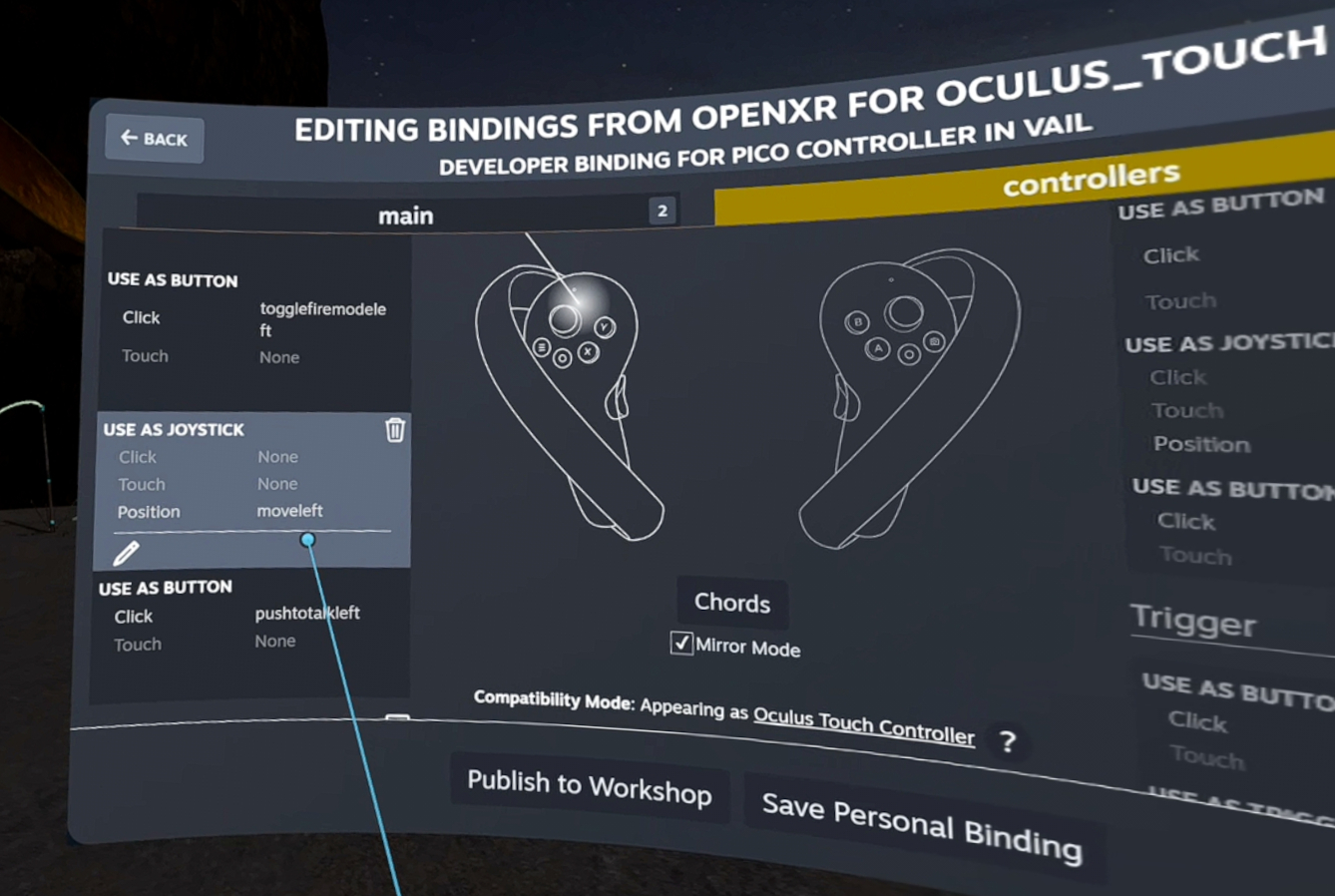
Task: Switch to the main action set tab
Action: click(x=406, y=215)
